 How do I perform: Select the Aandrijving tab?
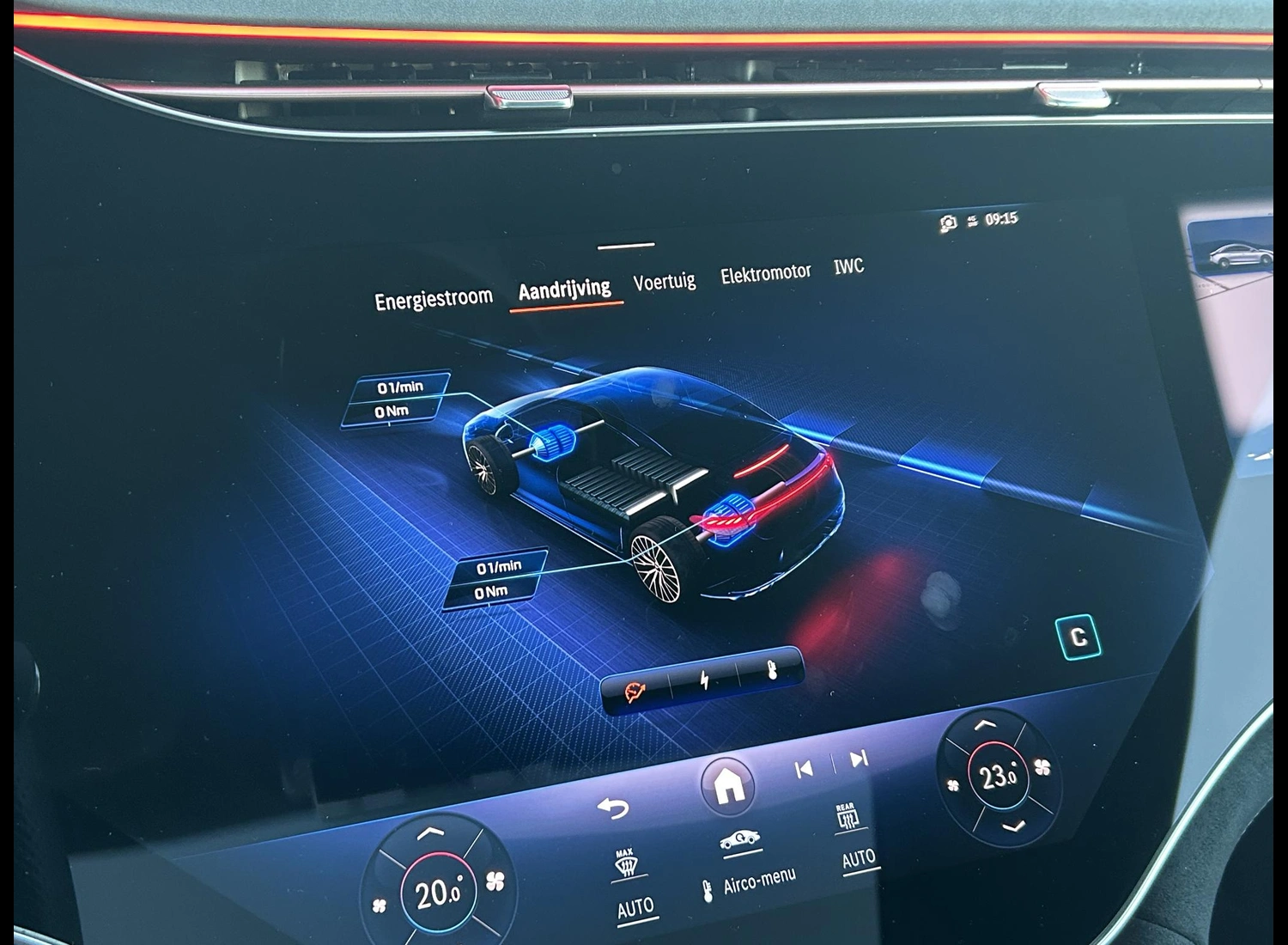564,290
